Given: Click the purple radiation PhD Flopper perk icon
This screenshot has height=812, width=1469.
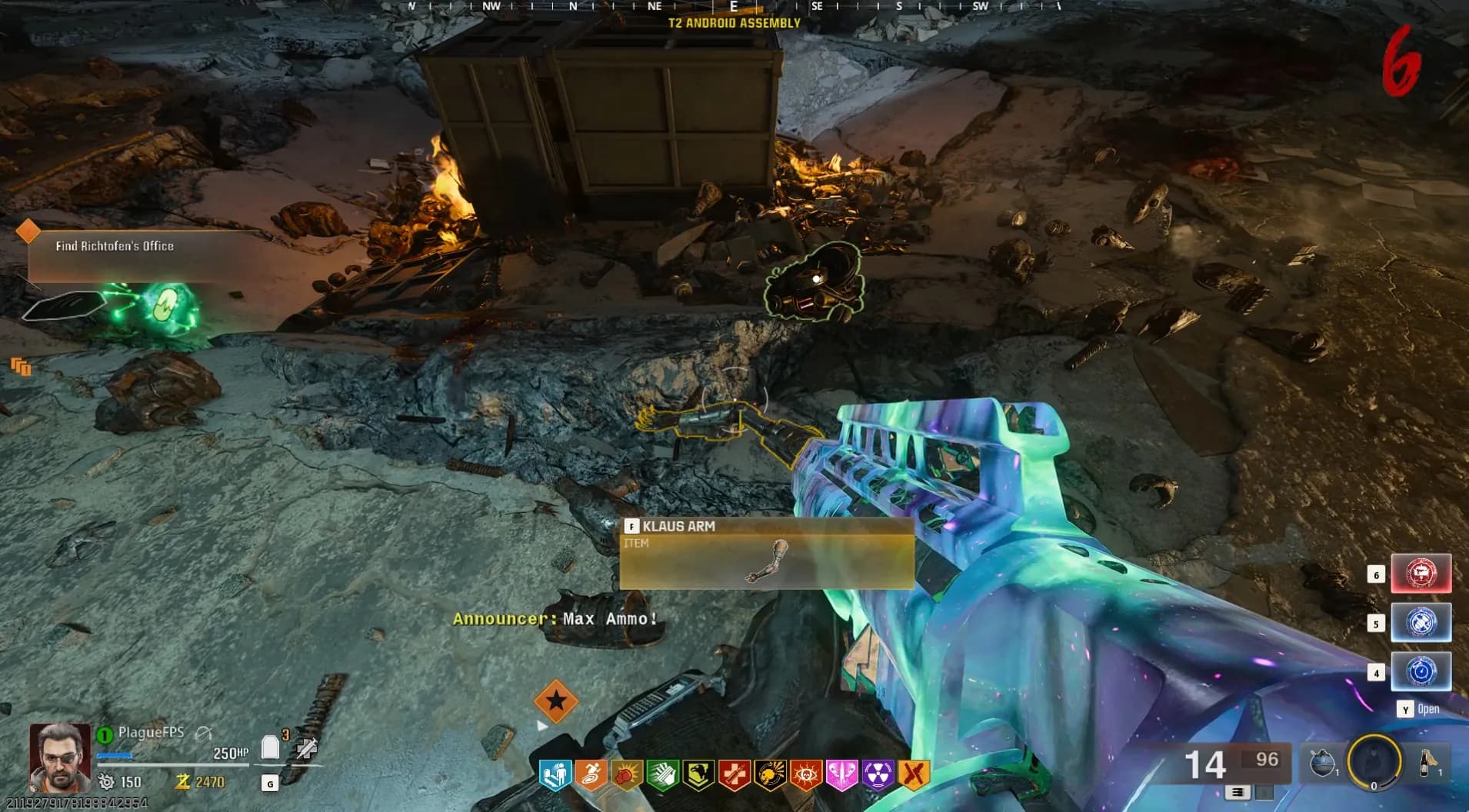Looking at the screenshot, I should [877, 775].
